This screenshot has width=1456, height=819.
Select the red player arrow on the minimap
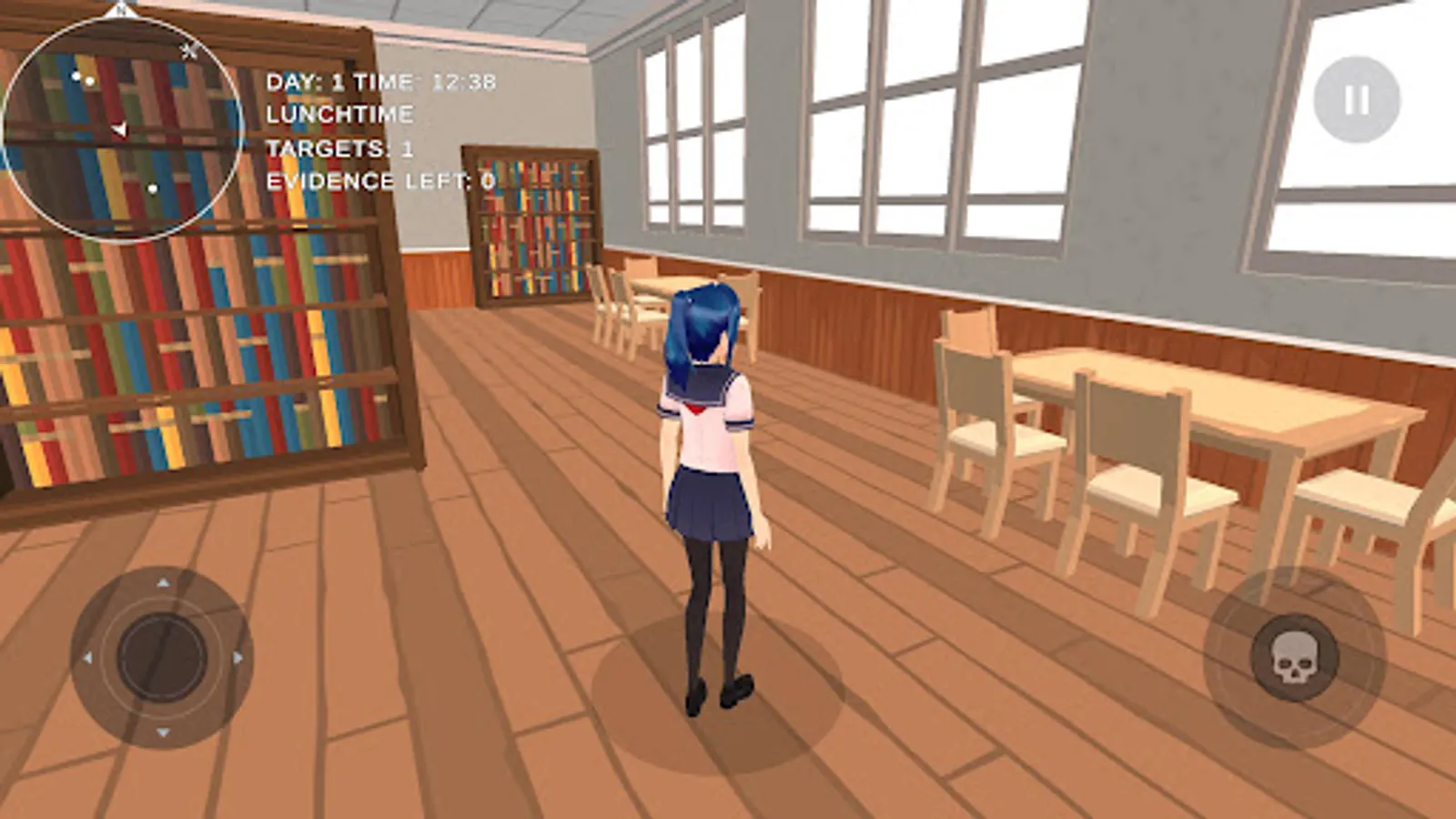pyautogui.click(x=120, y=129)
